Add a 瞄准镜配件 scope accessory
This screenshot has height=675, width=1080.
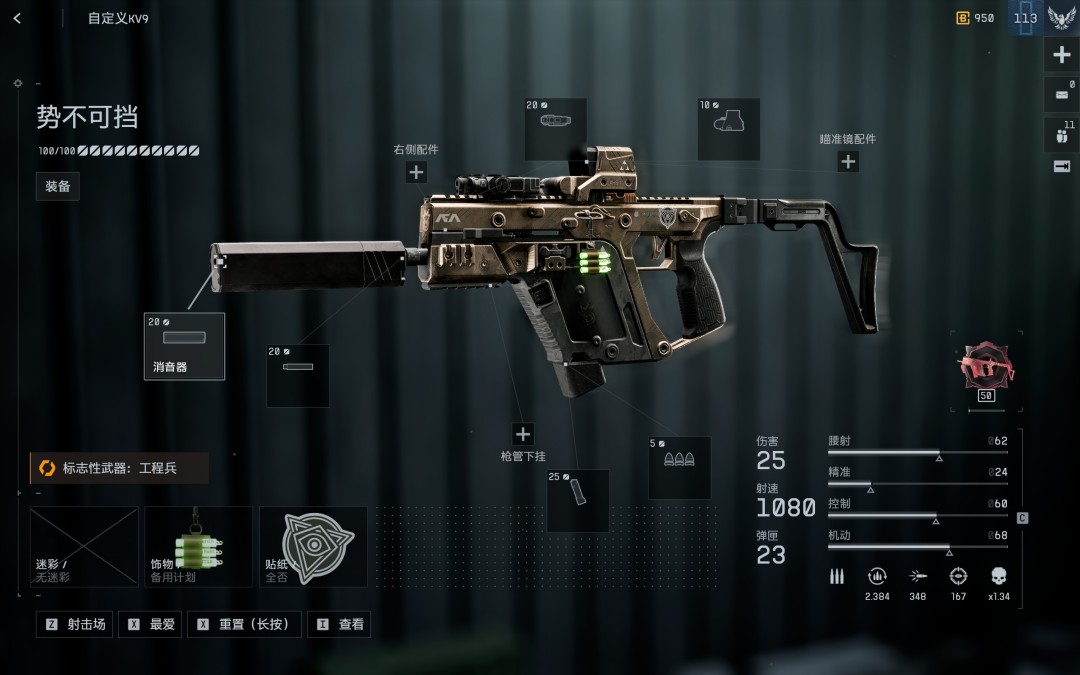pyautogui.click(x=848, y=161)
